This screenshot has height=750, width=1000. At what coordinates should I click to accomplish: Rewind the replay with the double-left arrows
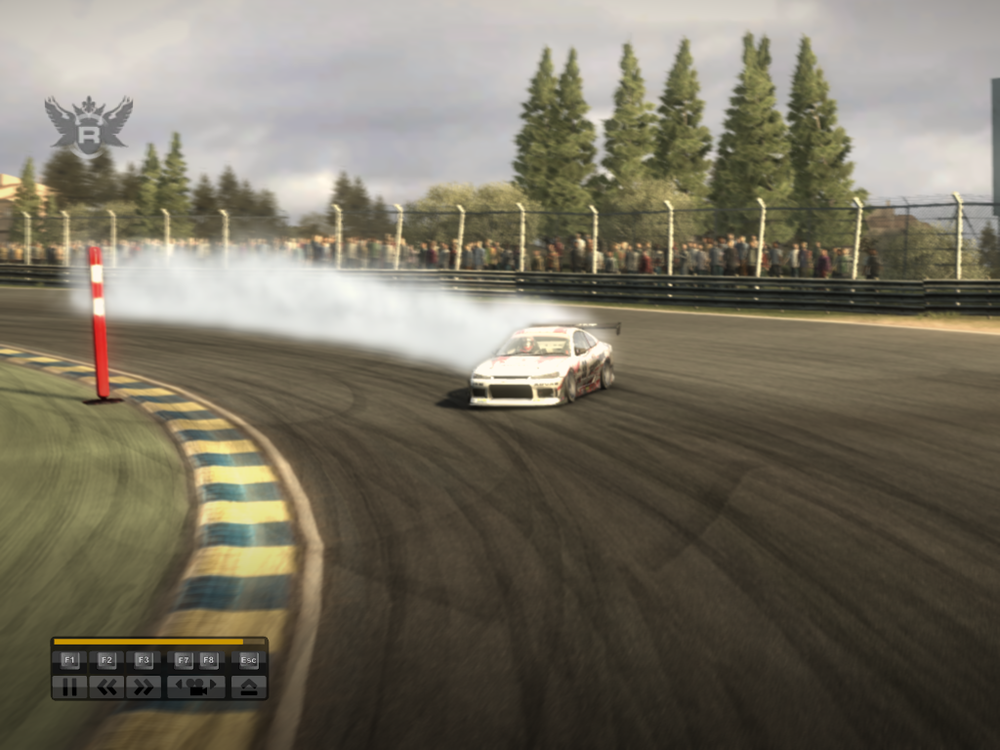[x=107, y=687]
